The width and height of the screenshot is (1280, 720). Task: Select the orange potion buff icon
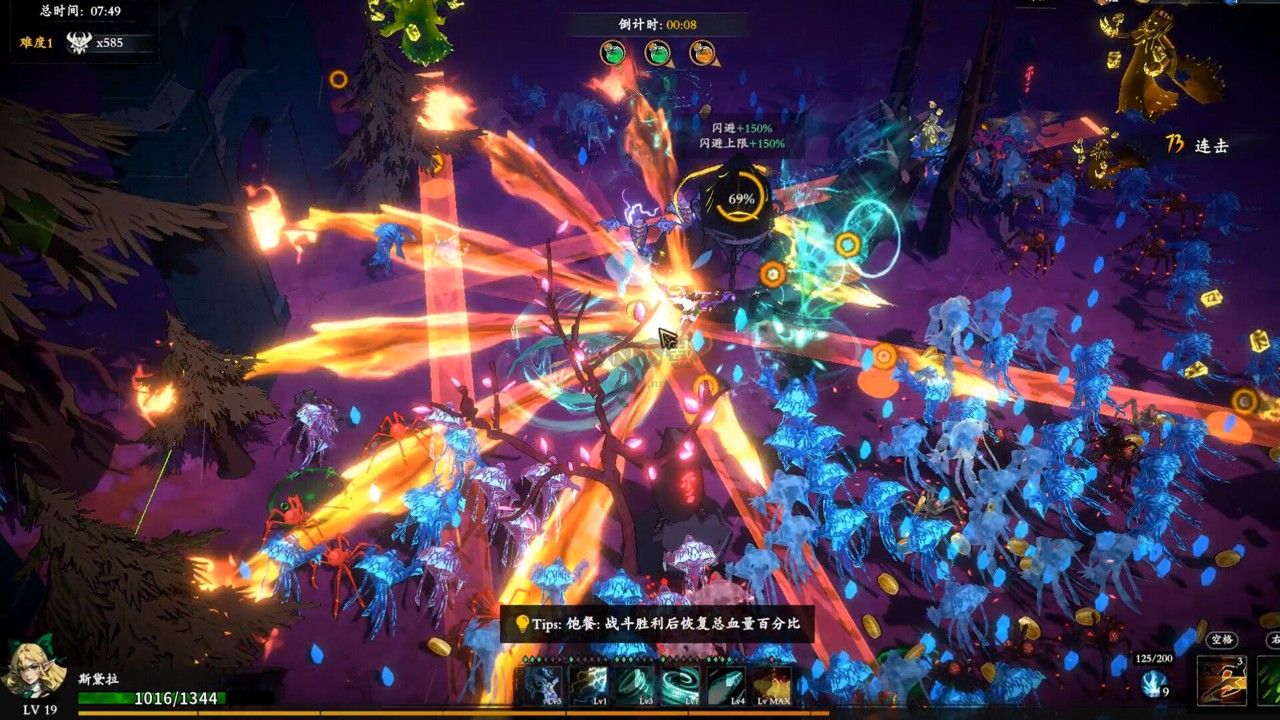click(702, 53)
